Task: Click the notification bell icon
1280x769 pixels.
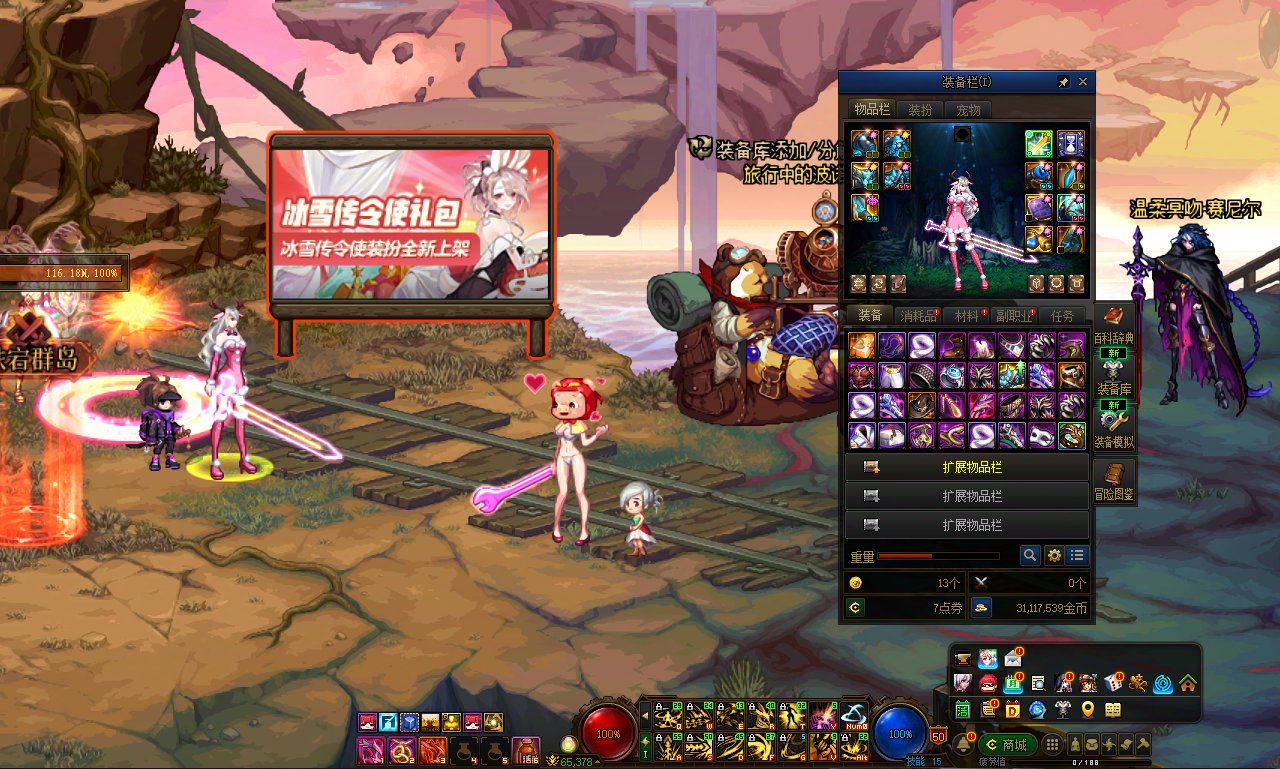Action: (964, 745)
